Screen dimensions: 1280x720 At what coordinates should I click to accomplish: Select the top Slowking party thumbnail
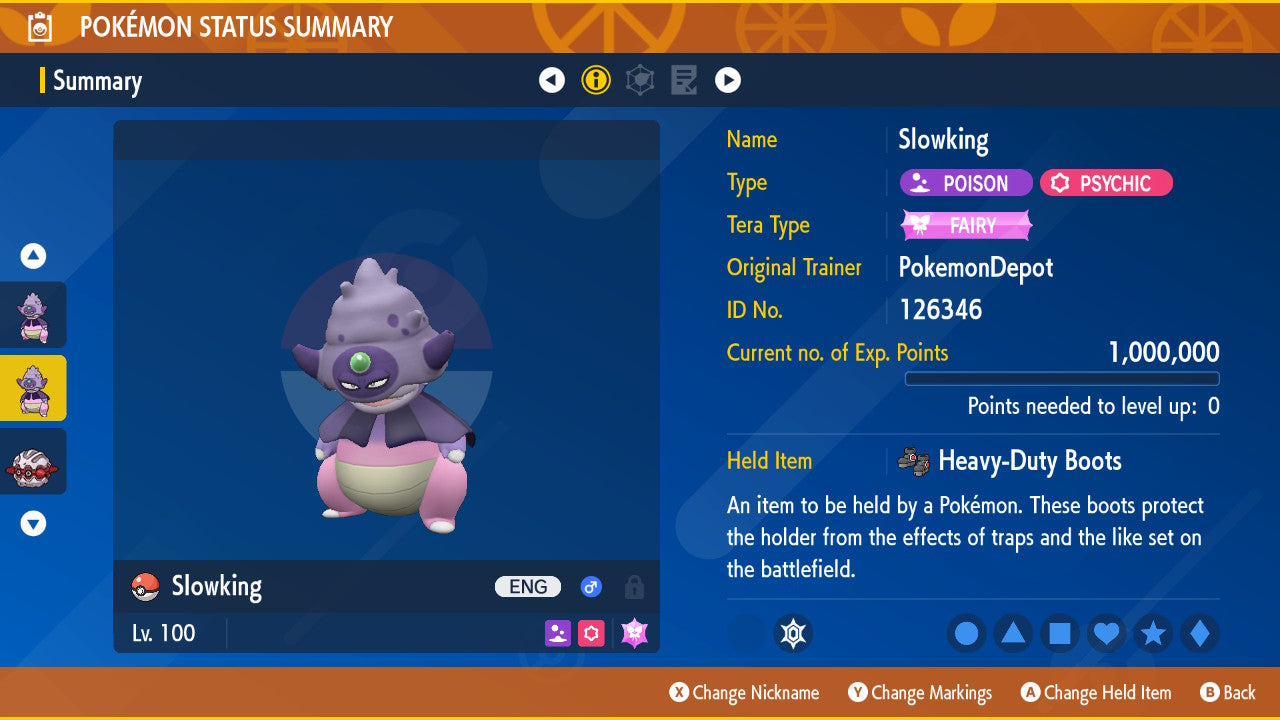pyautogui.click(x=33, y=315)
